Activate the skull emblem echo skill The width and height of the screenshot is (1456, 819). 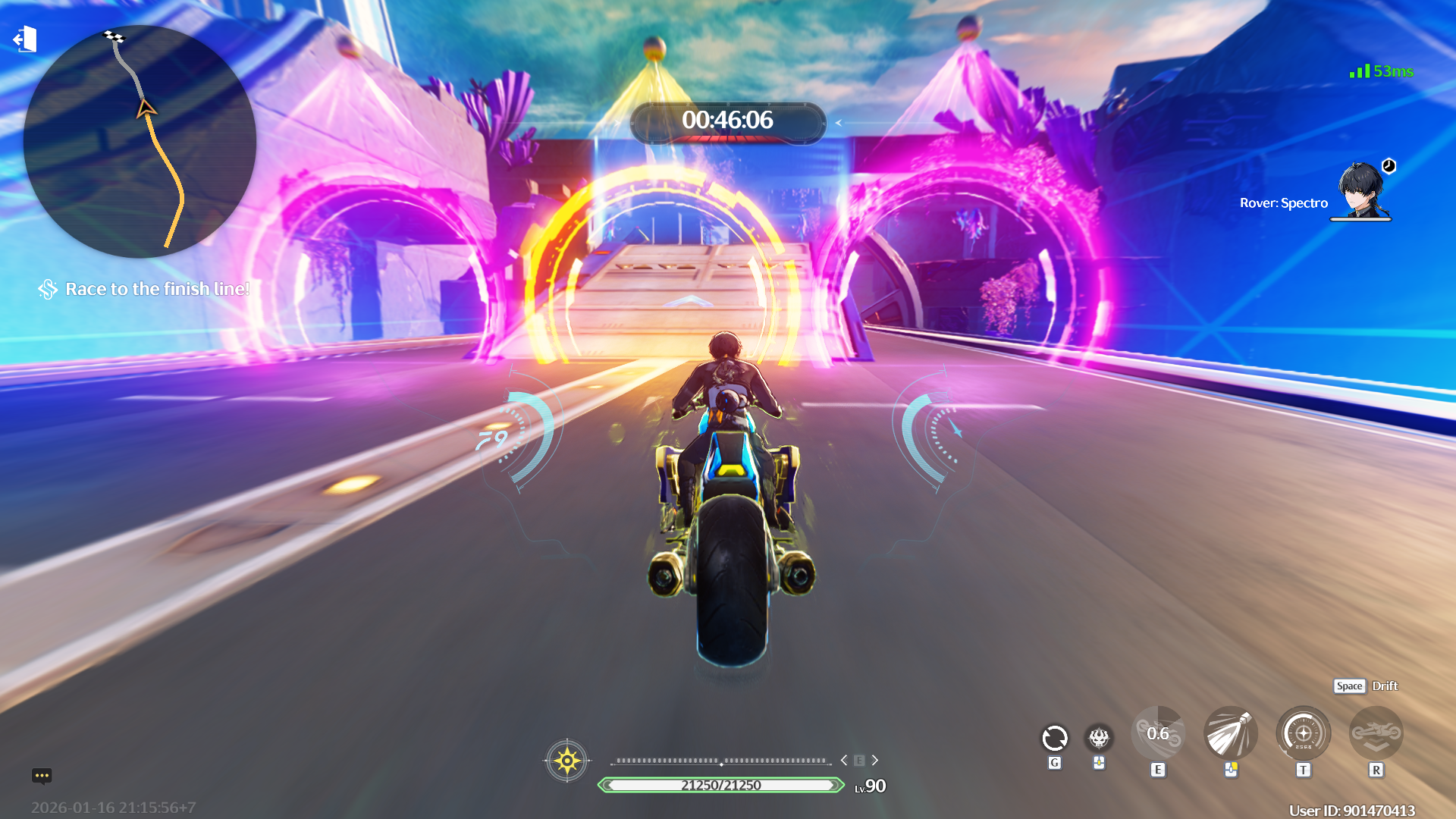pos(1099,737)
